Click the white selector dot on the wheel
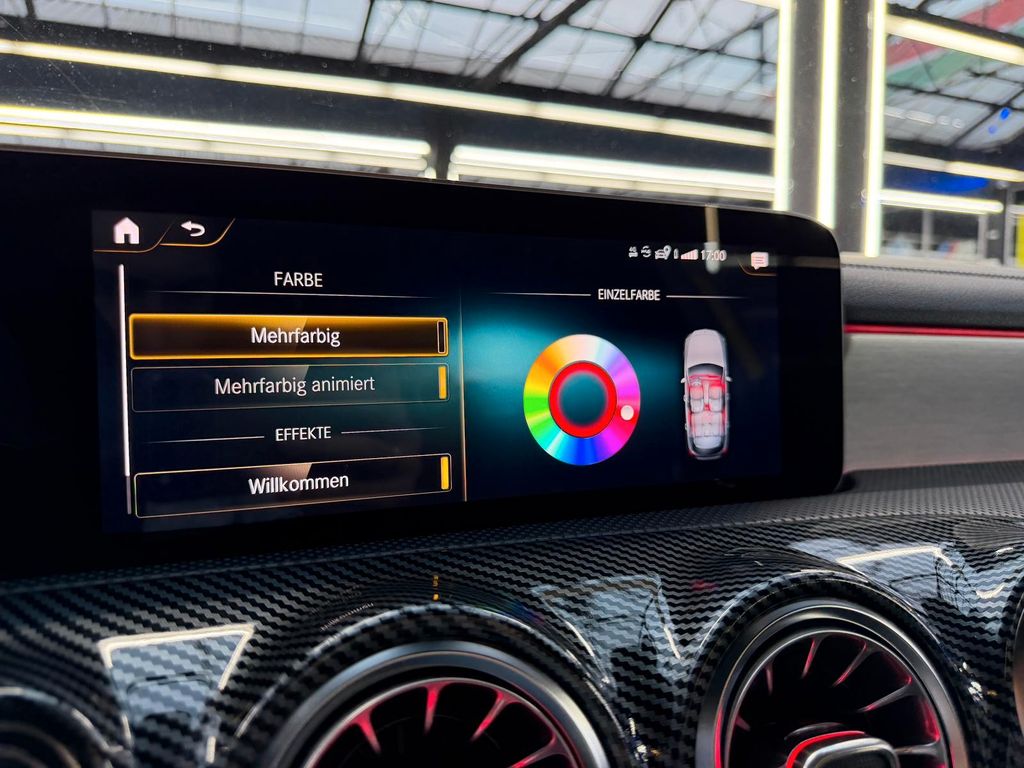This screenshot has width=1024, height=768. click(x=627, y=411)
